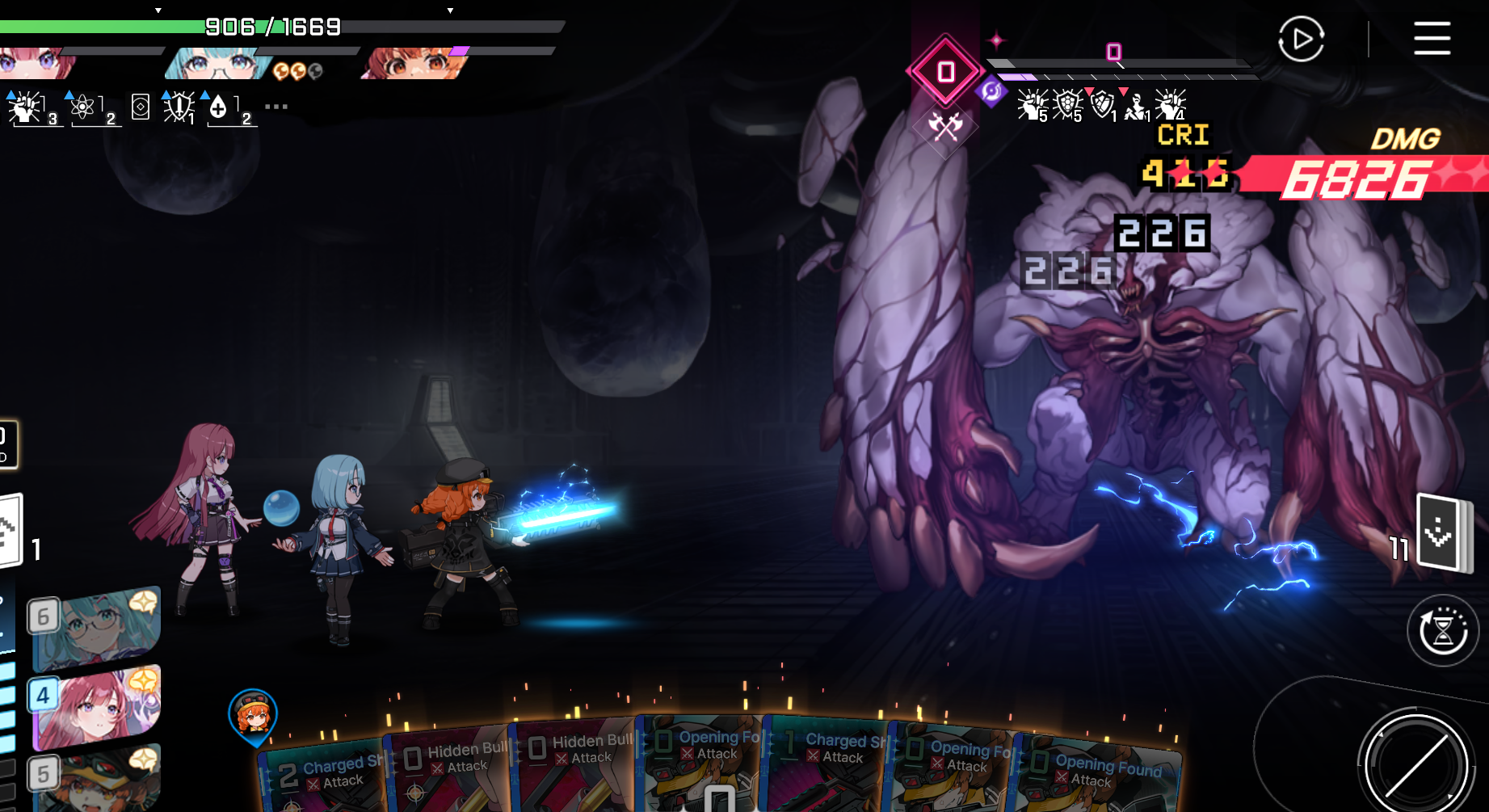Inspect the party's atom buff icon

pos(83,107)
